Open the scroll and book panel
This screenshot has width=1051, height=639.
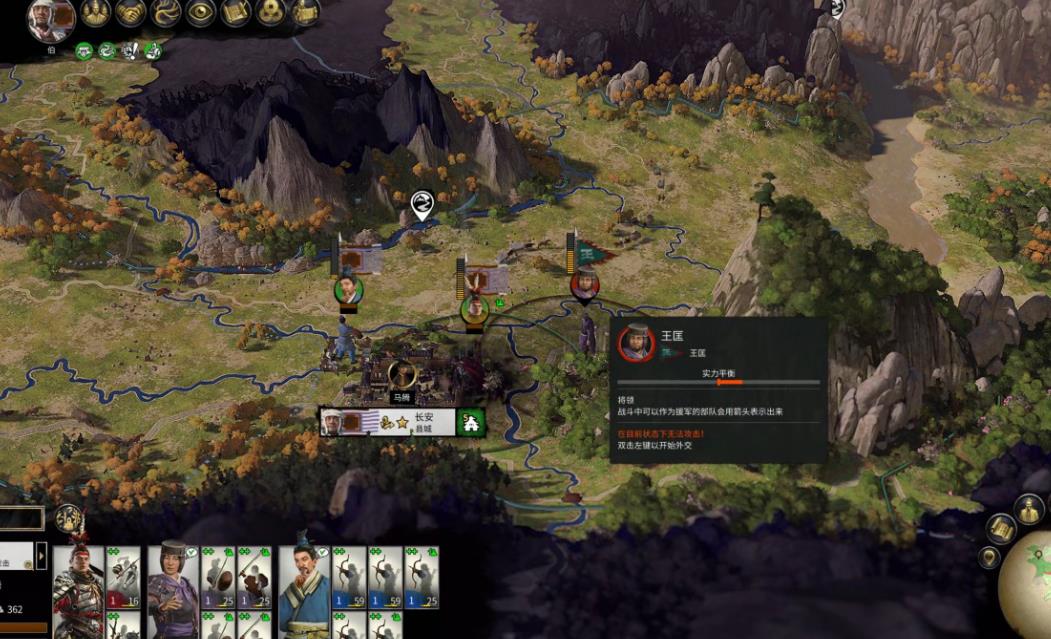pos(235,12)
